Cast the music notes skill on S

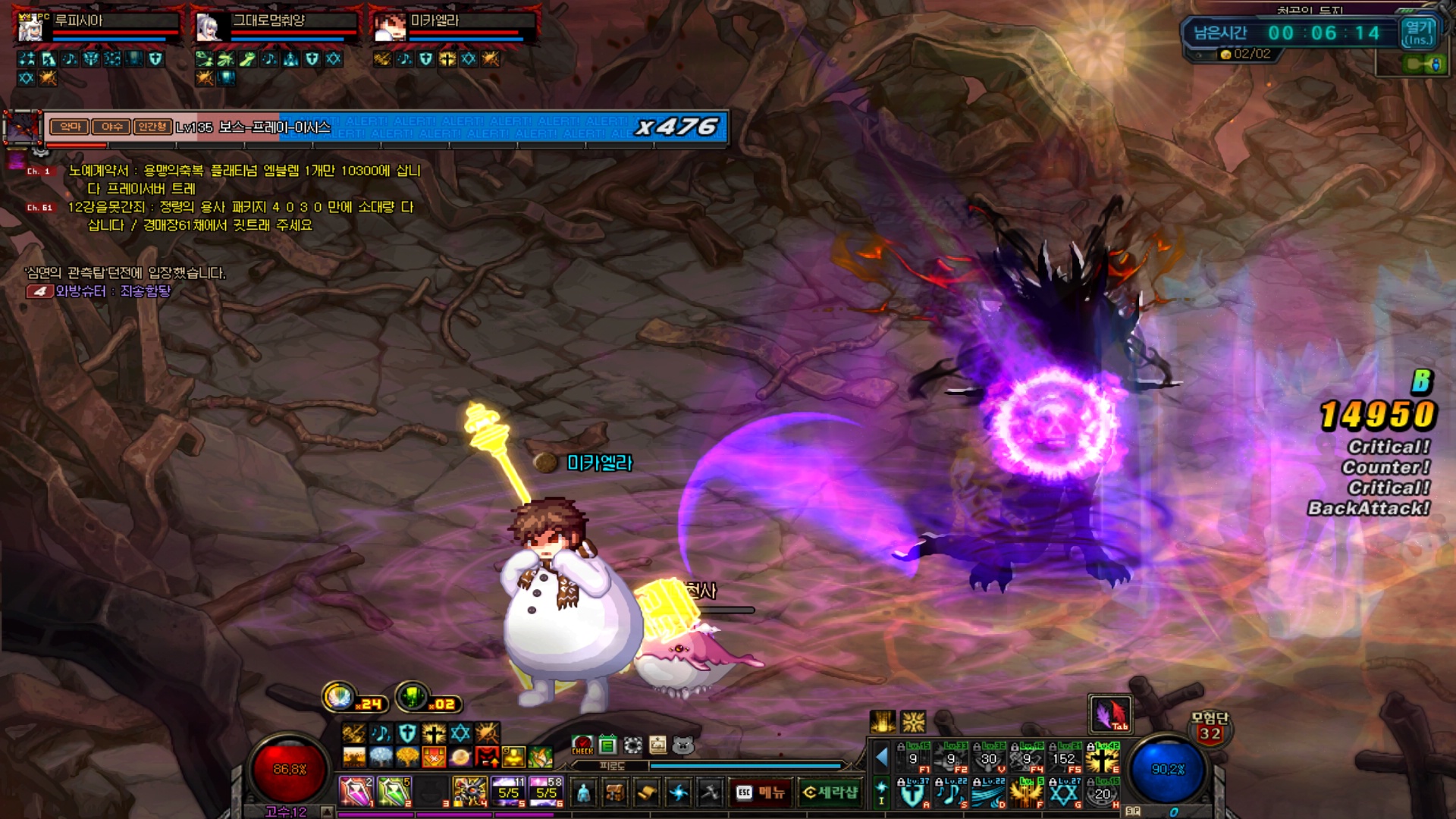950,793
